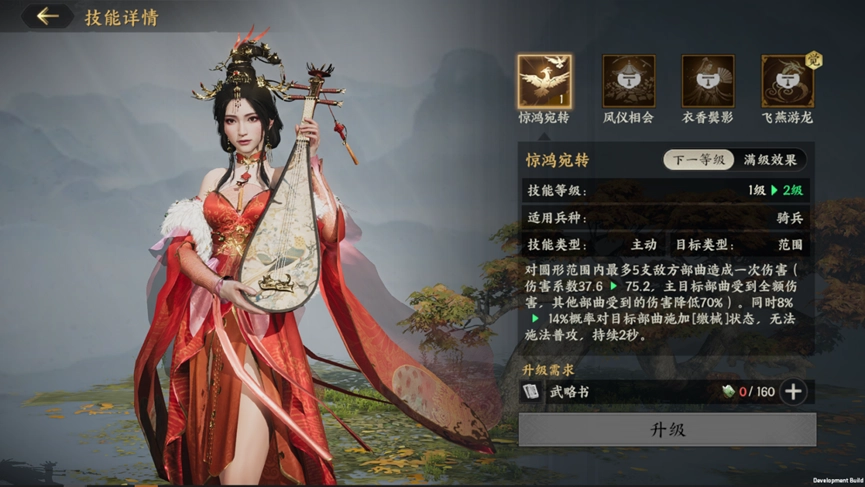This screenshot has width=865, height=487.
Task: Add more 武略书 with plus button
Action: tap(793, 392)
